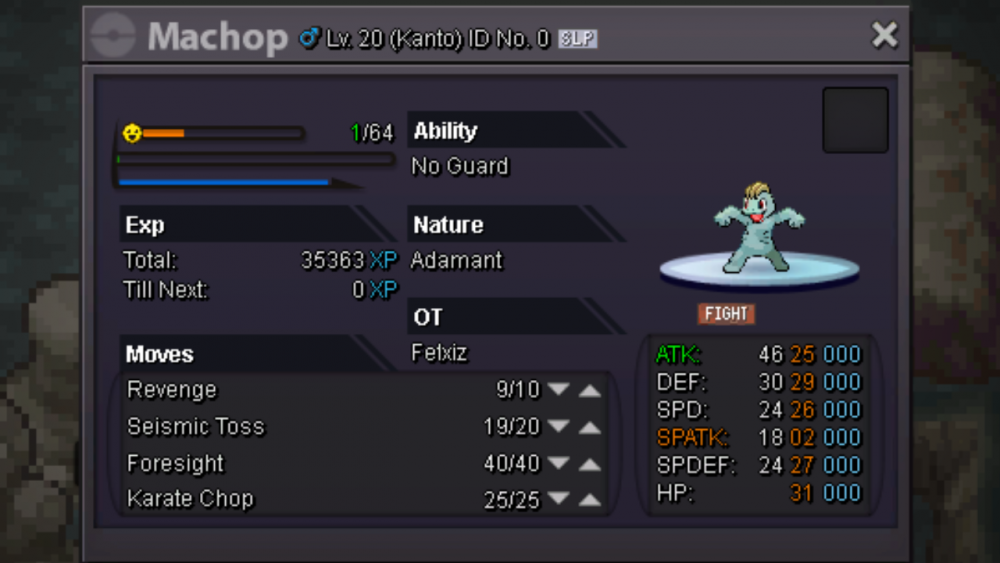
Task: Move Seismic Toss up in the move list
Action: 590,427
